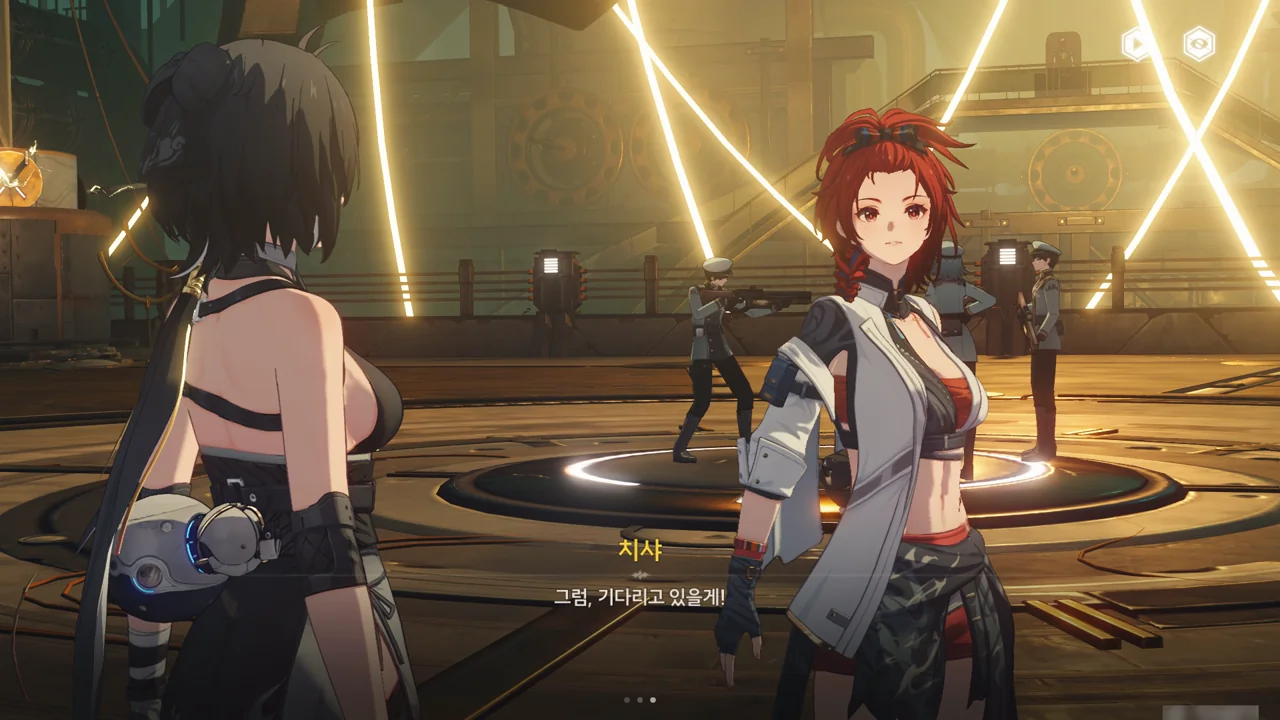Toggle dialogue auto-play with the hexagon play icon
Image resolution: width=1280 pixels, height=720 pixels.
tap(1137, 43)
